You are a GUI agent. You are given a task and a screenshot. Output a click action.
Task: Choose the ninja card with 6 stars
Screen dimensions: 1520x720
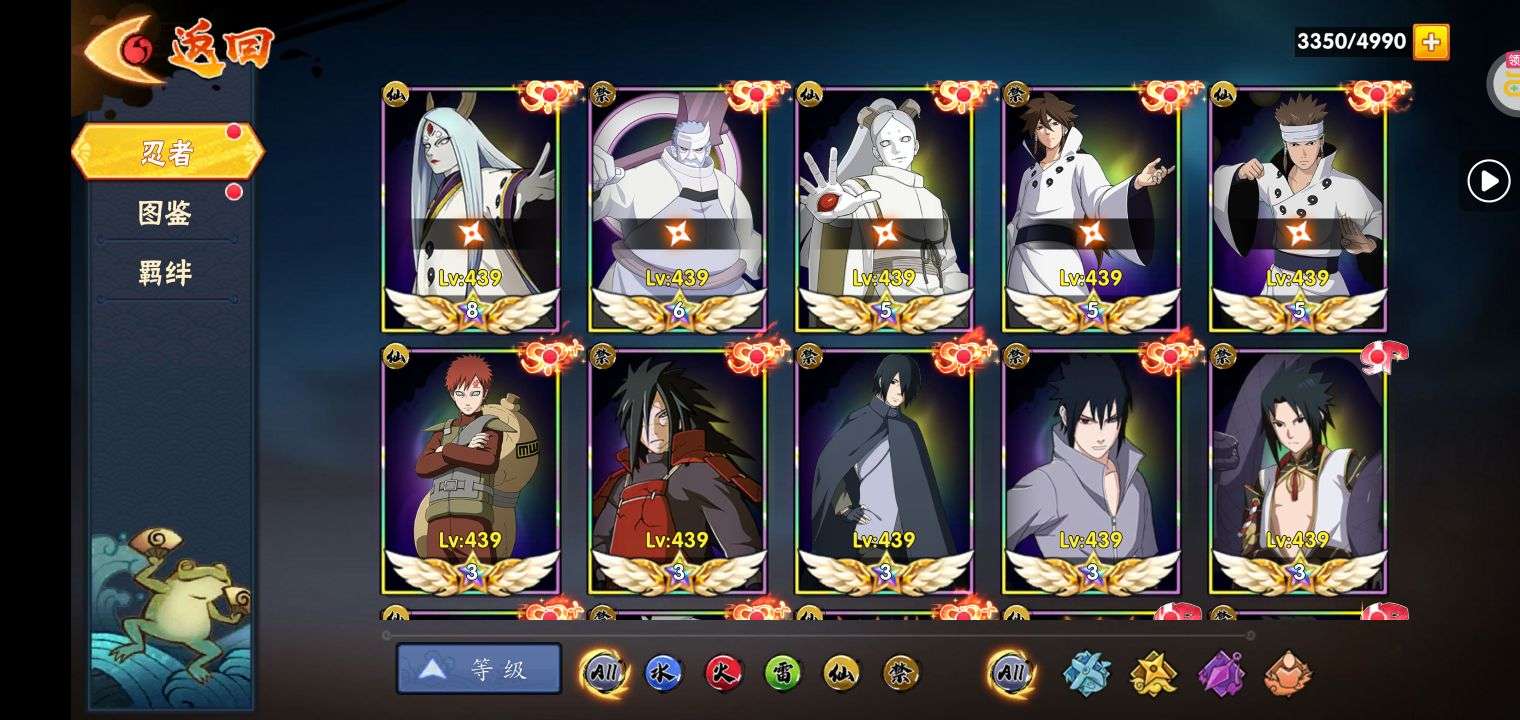coord(678,208)
